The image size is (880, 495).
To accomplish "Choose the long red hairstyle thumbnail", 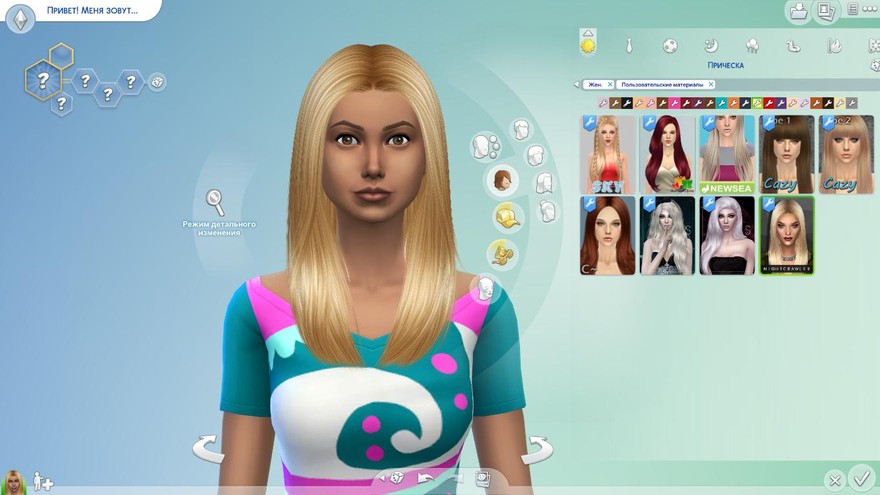I will (x=667, y=154).
